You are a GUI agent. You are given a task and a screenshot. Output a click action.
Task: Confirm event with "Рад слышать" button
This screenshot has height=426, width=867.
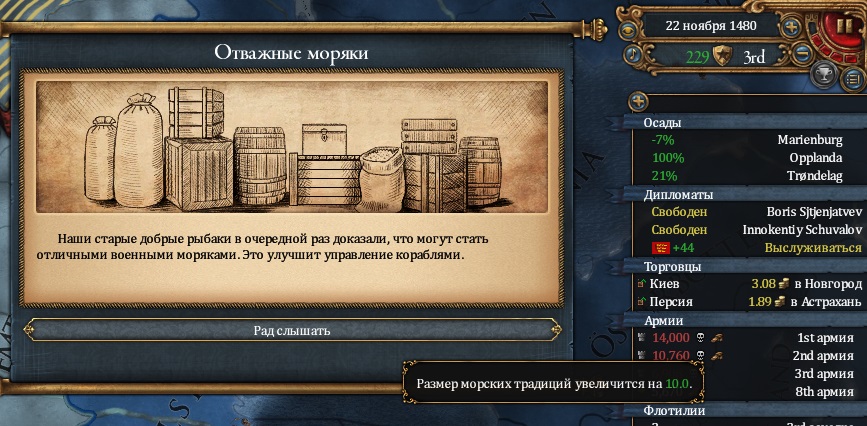pyautogui.click(x=291, y=330)
